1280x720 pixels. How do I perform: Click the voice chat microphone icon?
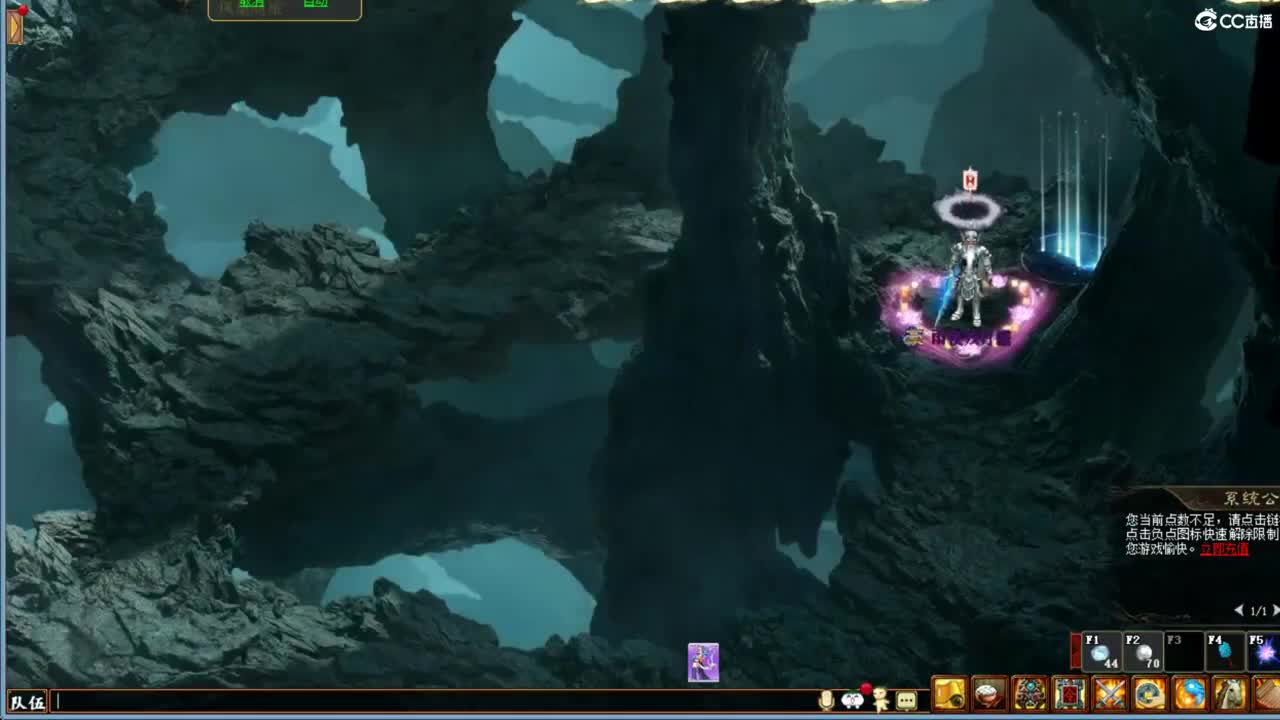pyautogui.click(x=826, y=700)
